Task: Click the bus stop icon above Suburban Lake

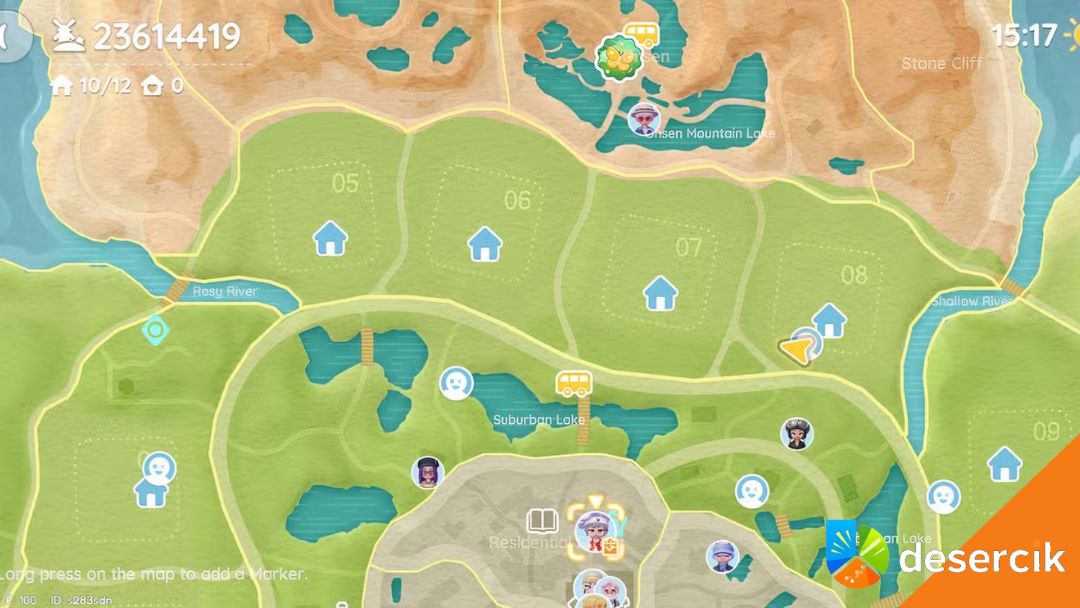Action: [x=573, y=383]
